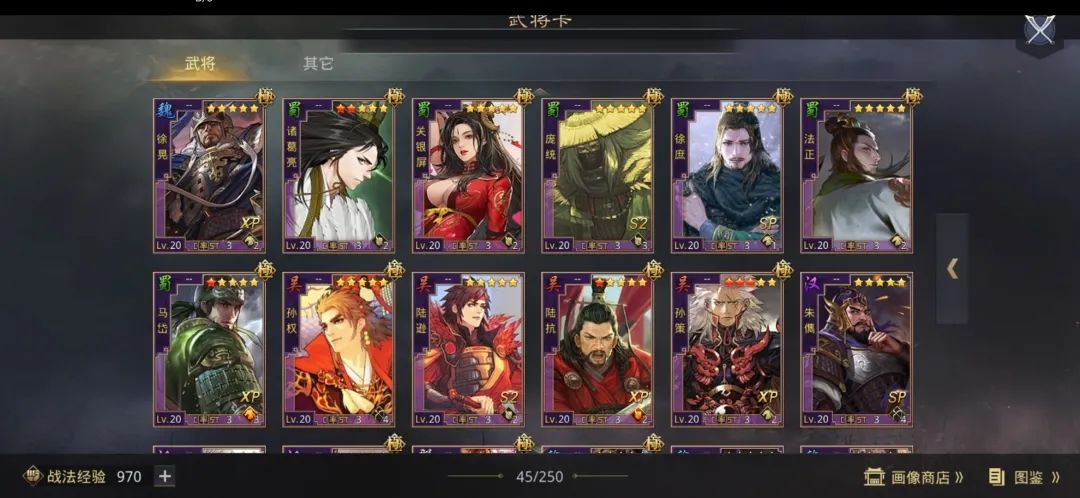This screenshot has width=1080, height=498.
Task: Close the screen with the crossed swords button
Action: point(1040,30)
